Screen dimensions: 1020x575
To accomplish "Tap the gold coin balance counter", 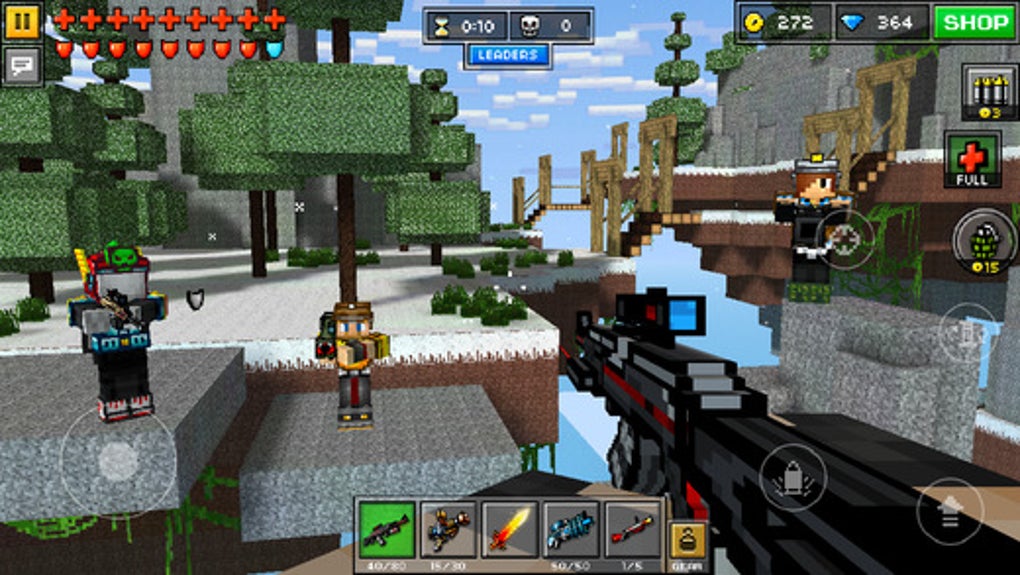I will click(x=785, y=22).
